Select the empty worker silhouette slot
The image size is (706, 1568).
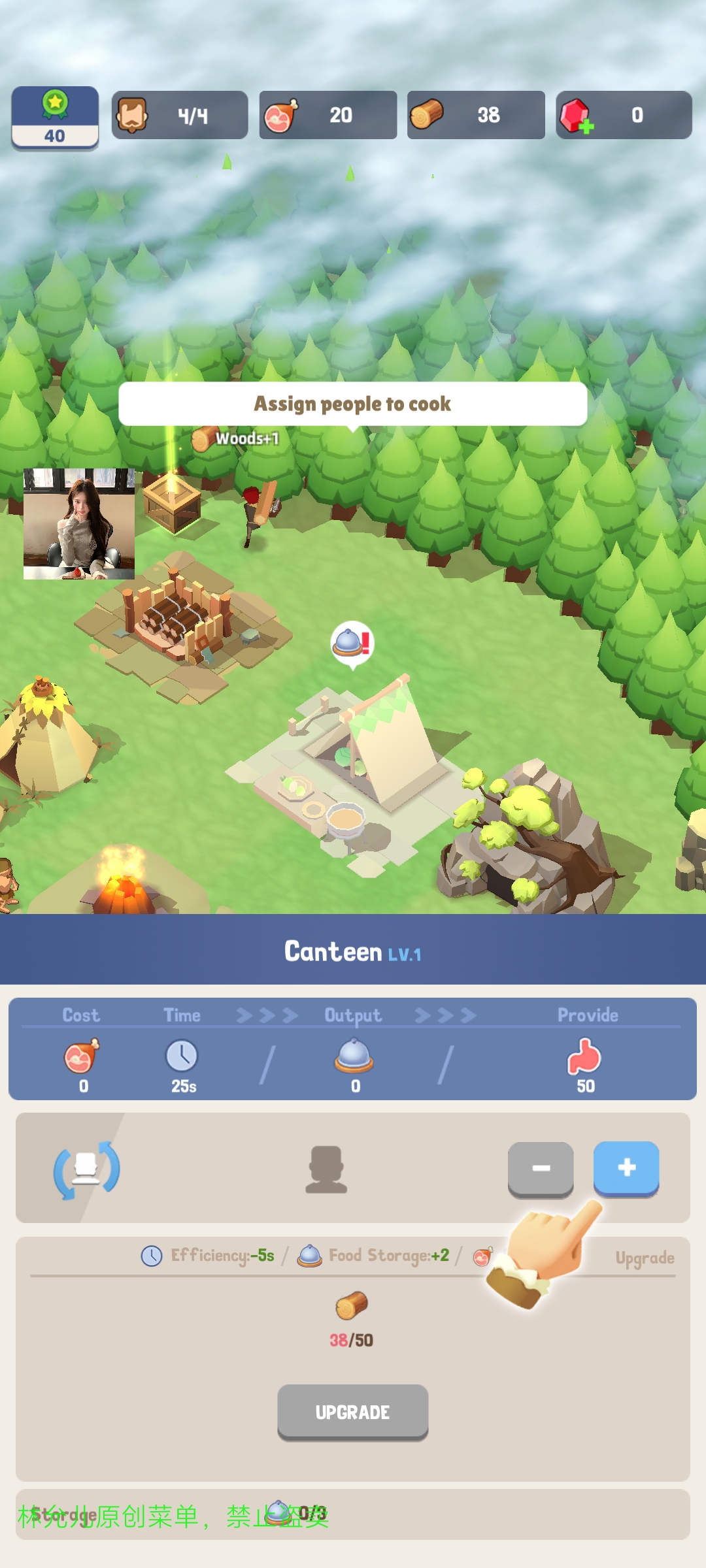point(326,1169)
